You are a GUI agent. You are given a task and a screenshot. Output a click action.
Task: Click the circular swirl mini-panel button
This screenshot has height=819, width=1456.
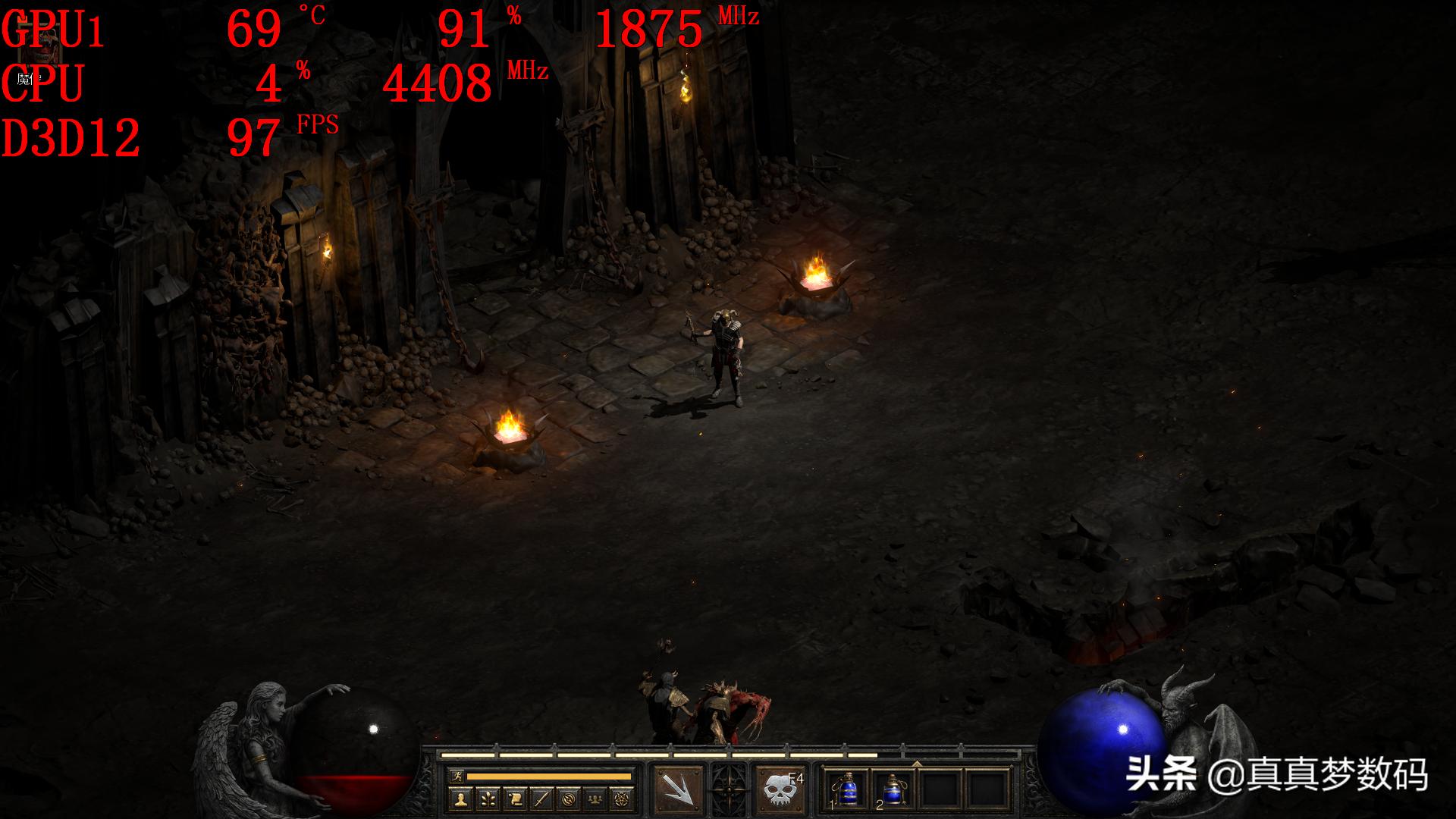570,798
